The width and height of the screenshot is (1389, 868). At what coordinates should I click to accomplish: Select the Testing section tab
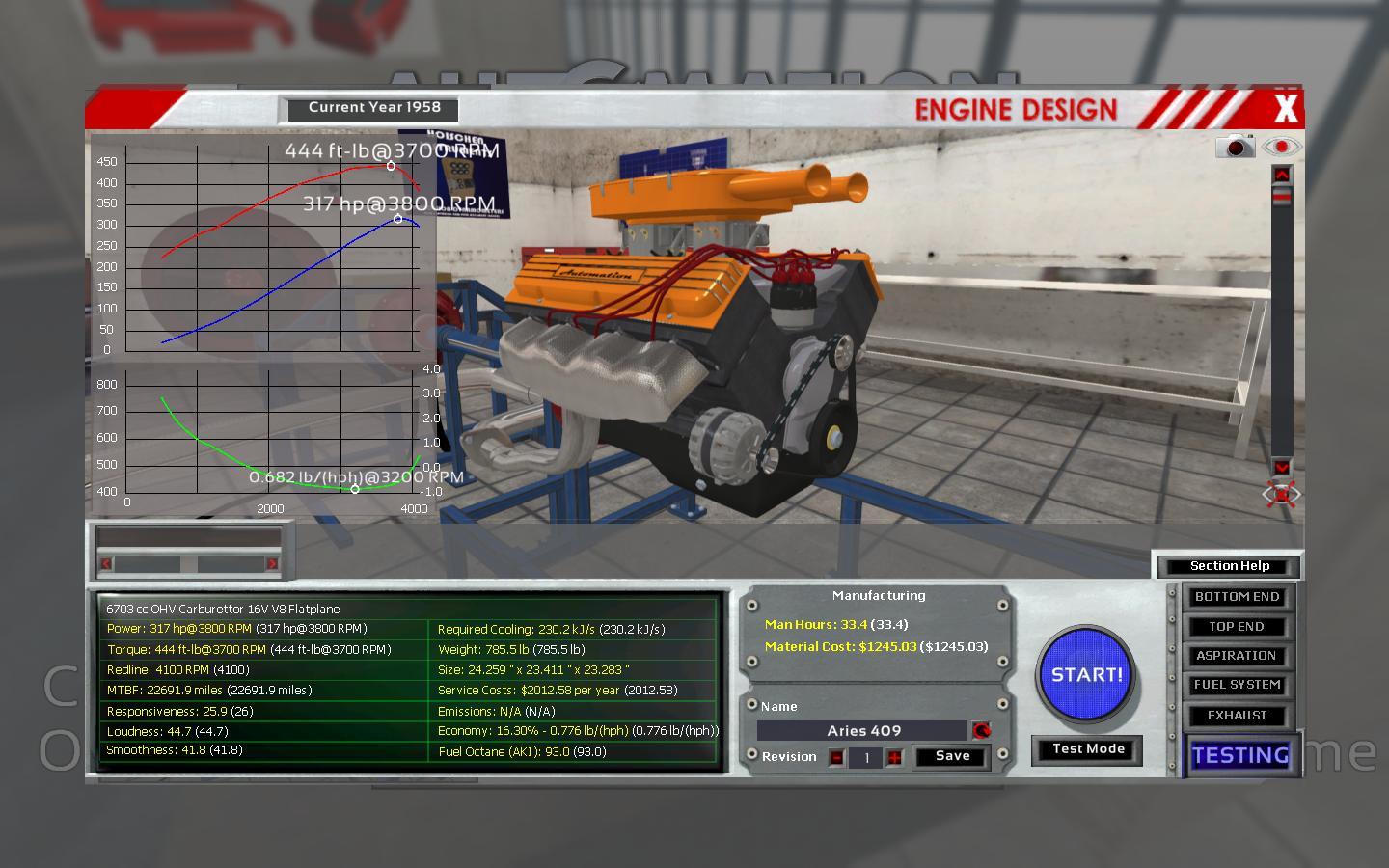pos(1240,755)
